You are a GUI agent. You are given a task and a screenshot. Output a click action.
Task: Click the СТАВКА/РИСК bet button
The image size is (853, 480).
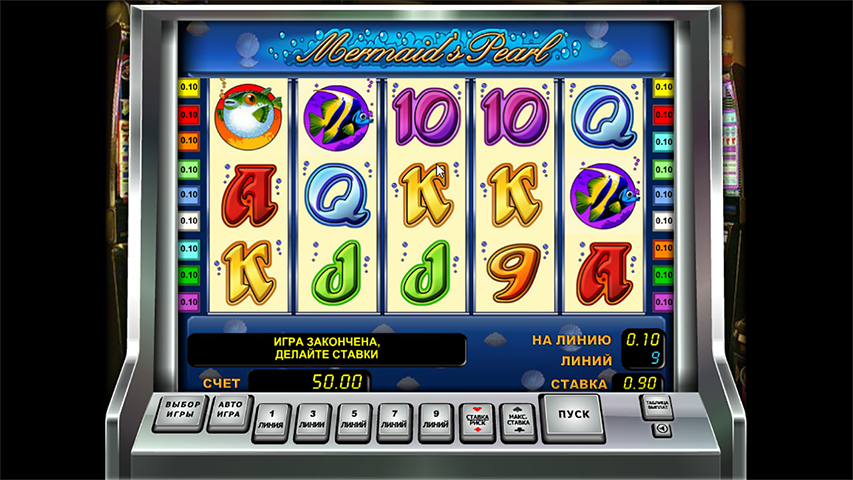(477, 420)
